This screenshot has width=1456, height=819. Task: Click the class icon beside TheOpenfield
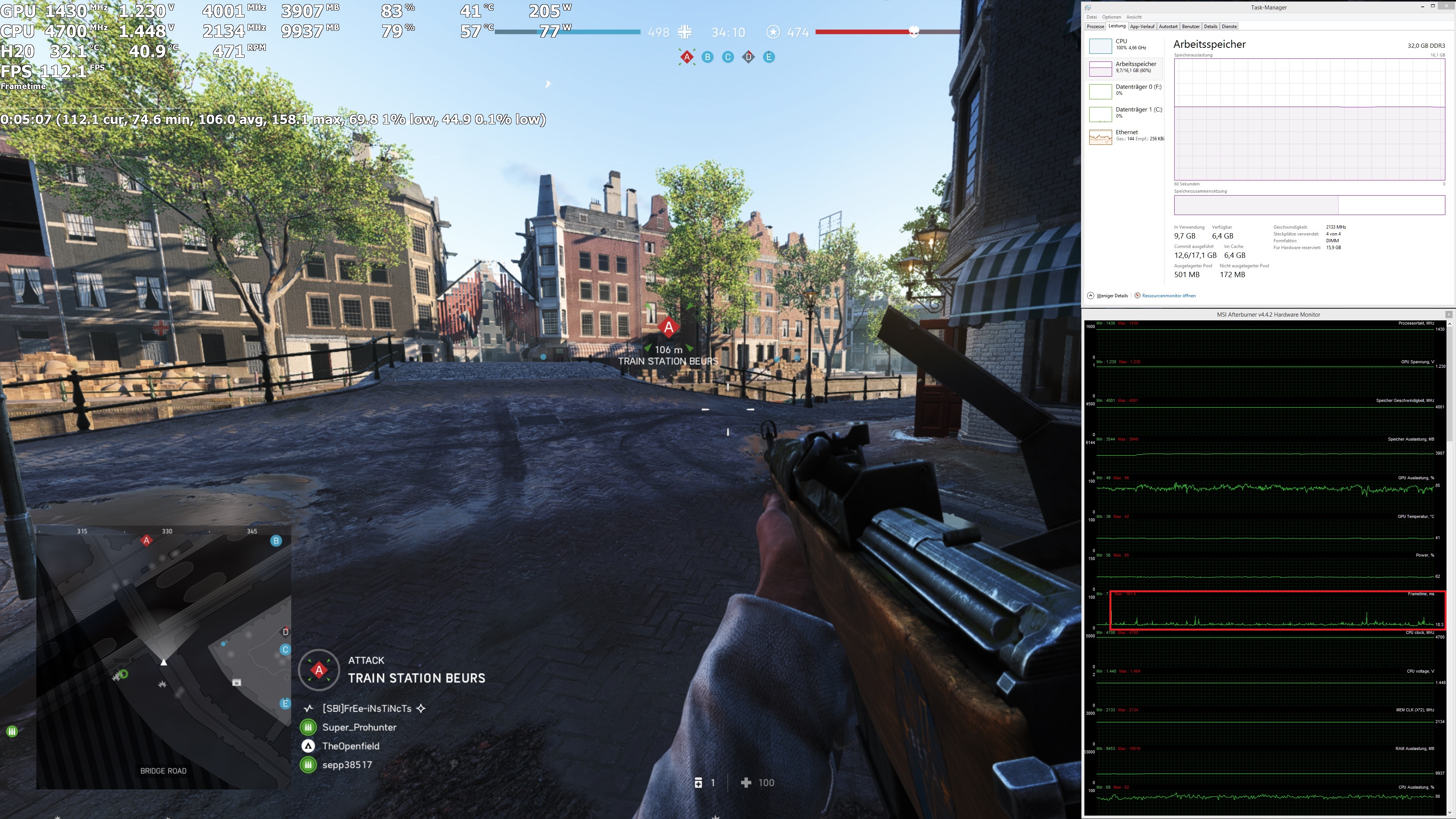[x=308, y=746]
